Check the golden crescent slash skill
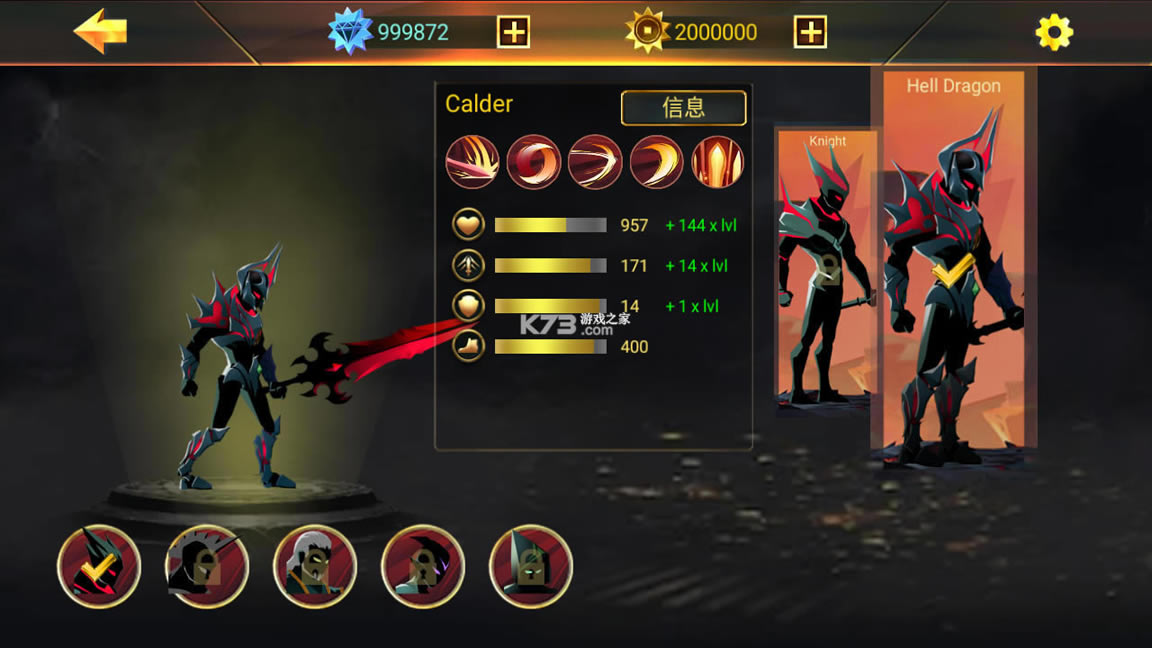Screen dimensions: 1152x648 point(657,162)
